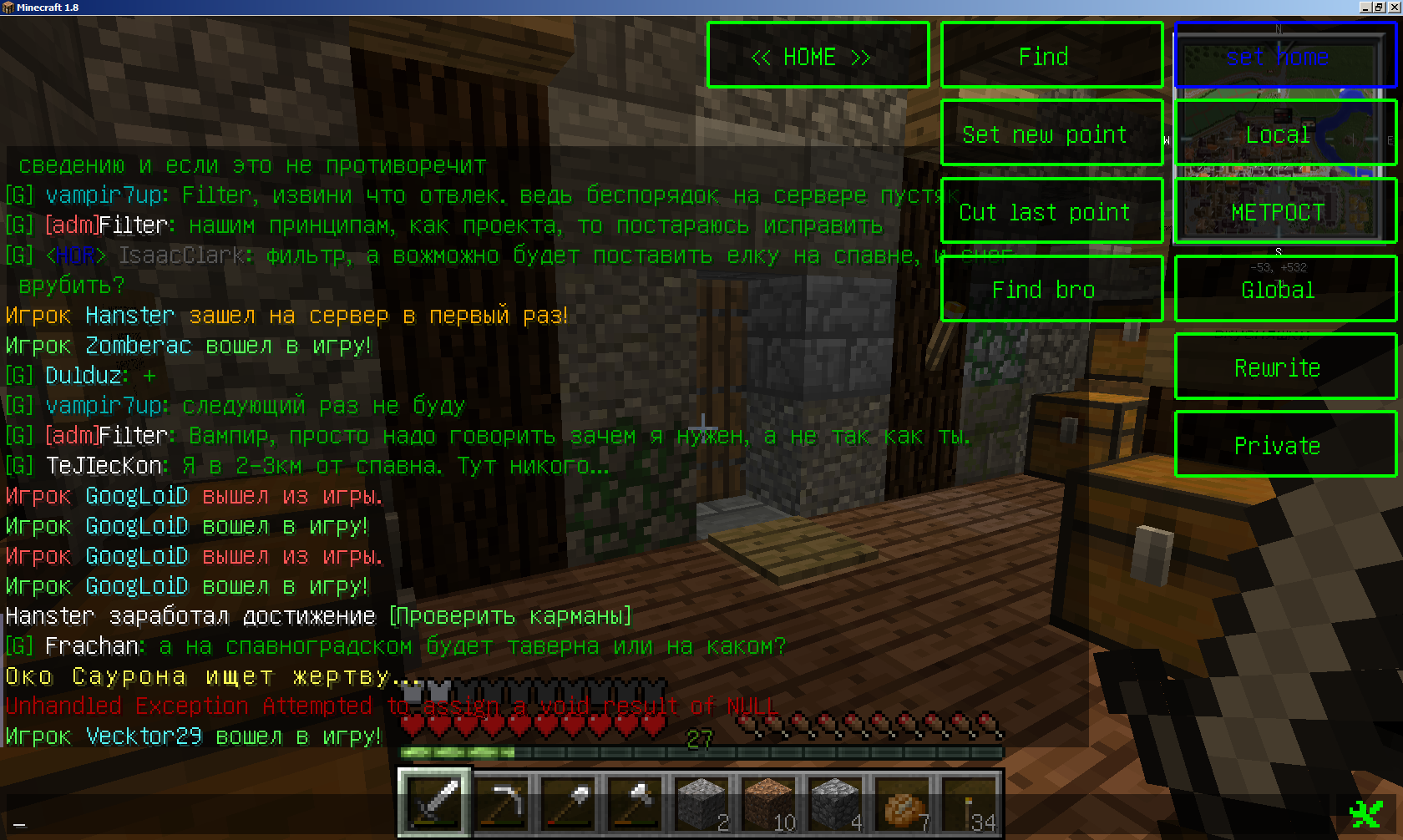Select the iron pickaxe hotbar slot
Viewport: 1403px width, 840px height.
point(502,803)
